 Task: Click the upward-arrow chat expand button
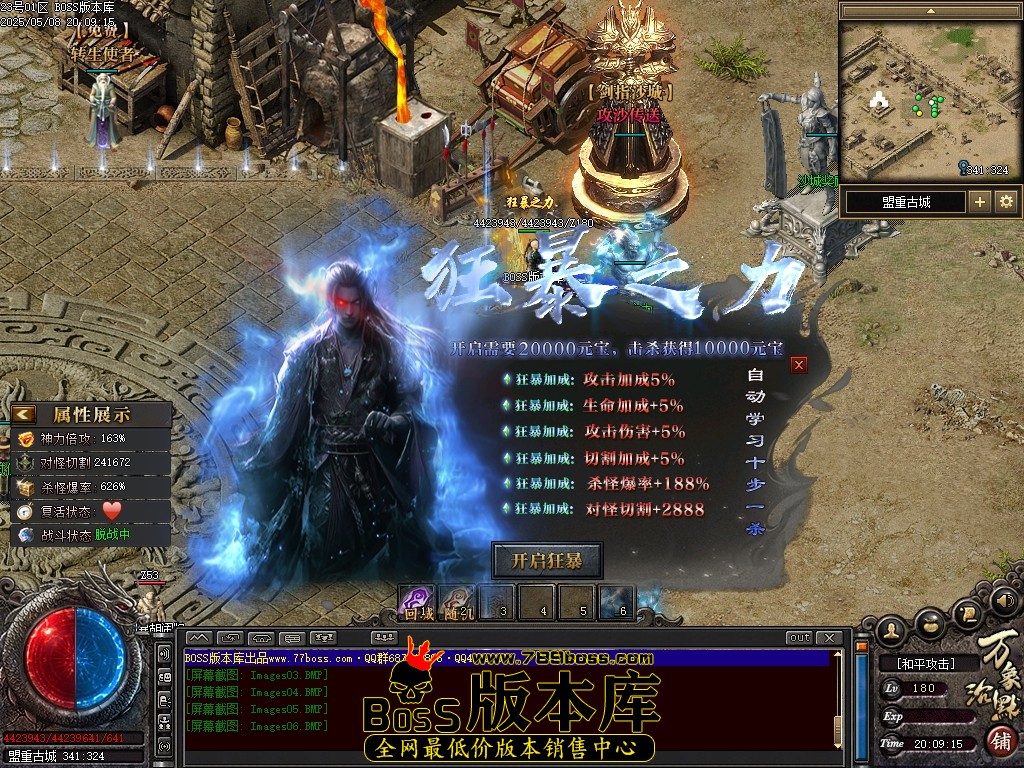pos(198,638)
